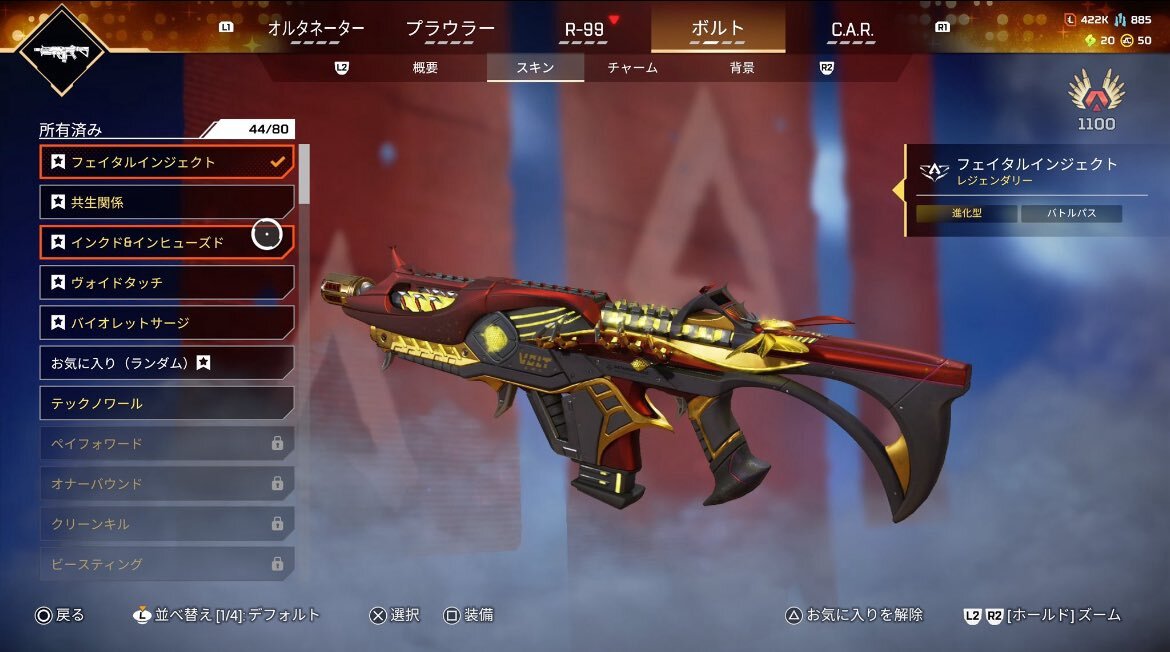
Task: Switch to the オルタネーター weapon tab
Action: 316,29
